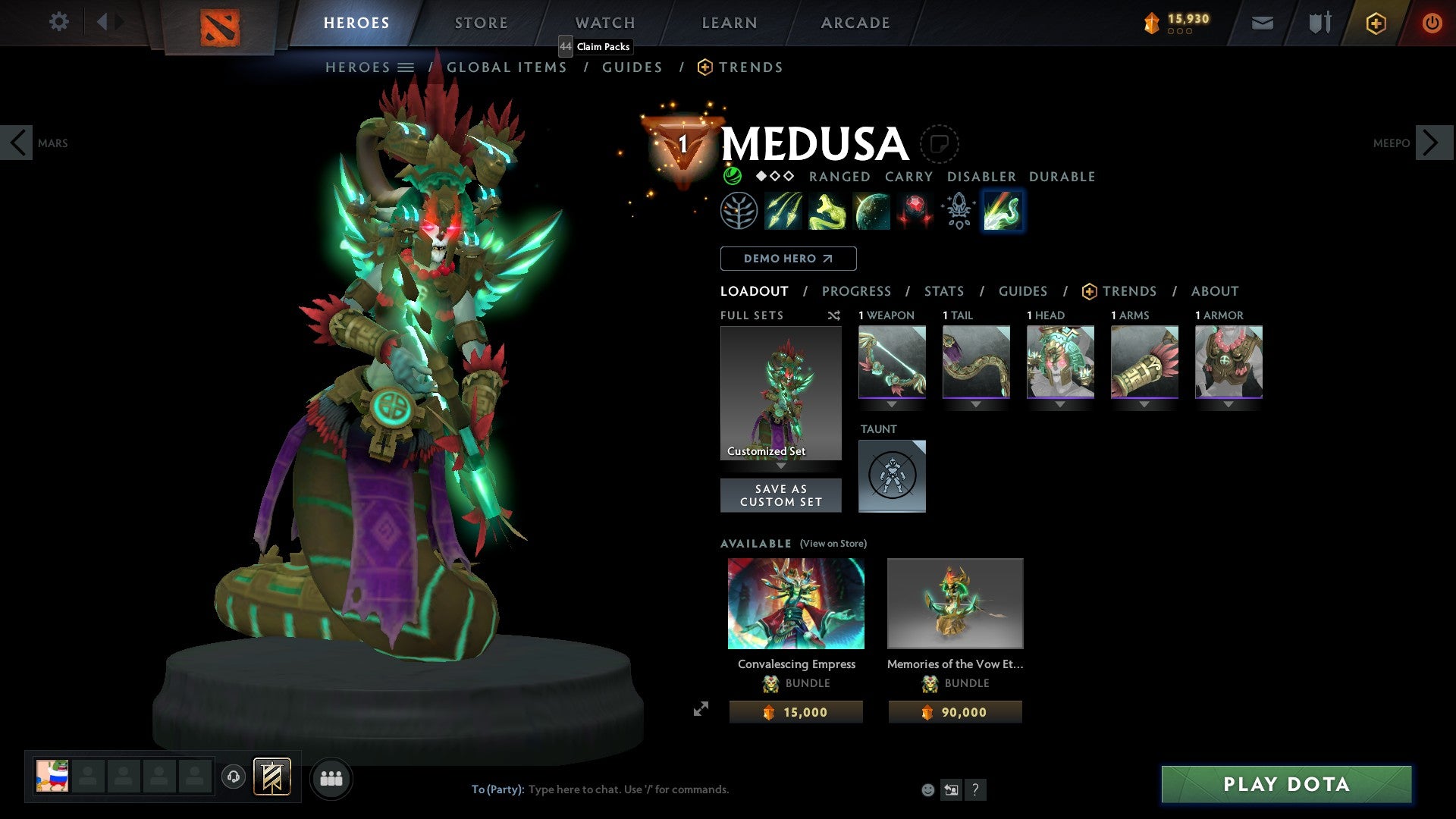Choose the head cosmetic slot
This screenshot has height=819, width=1456.
[1060, 362]
